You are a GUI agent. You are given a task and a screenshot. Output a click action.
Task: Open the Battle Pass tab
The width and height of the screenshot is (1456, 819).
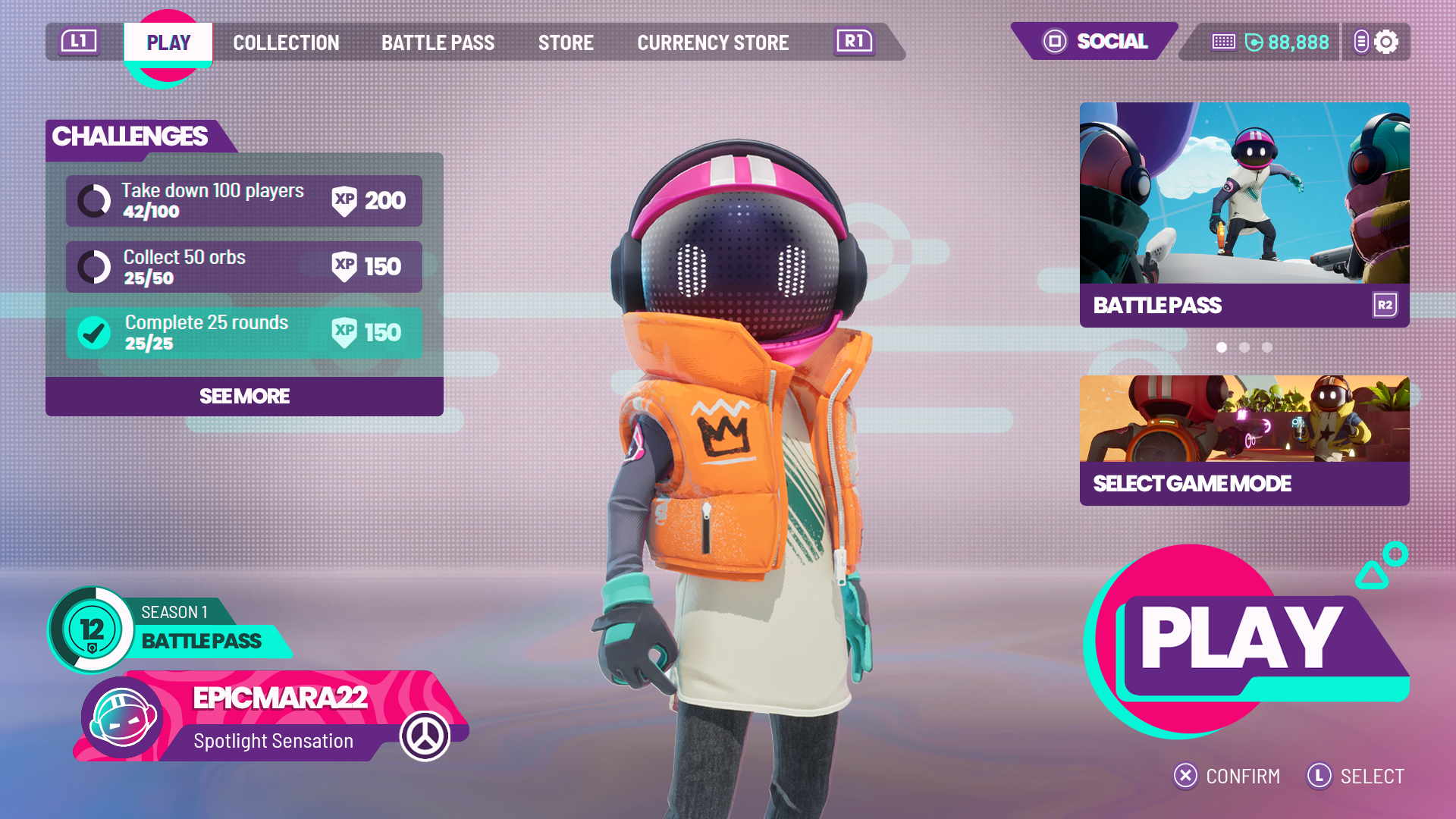438,42
